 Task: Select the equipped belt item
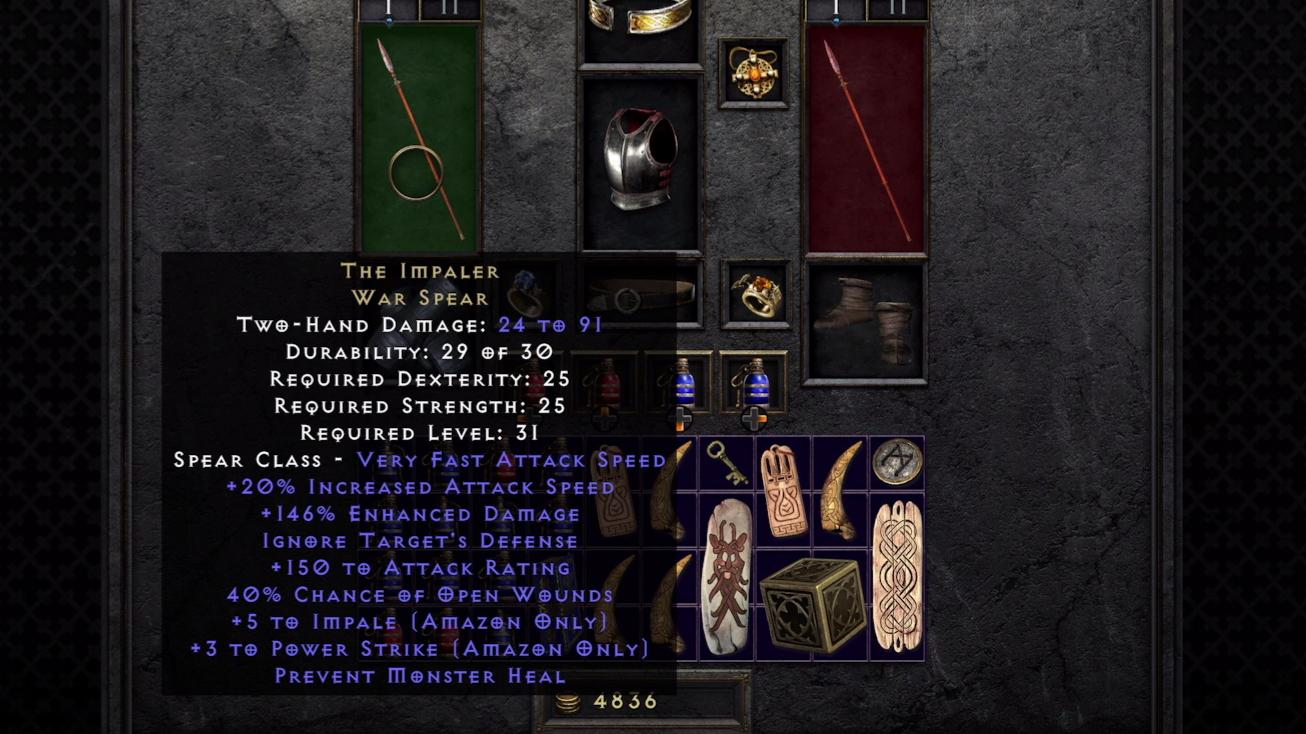tap(638, 297)
